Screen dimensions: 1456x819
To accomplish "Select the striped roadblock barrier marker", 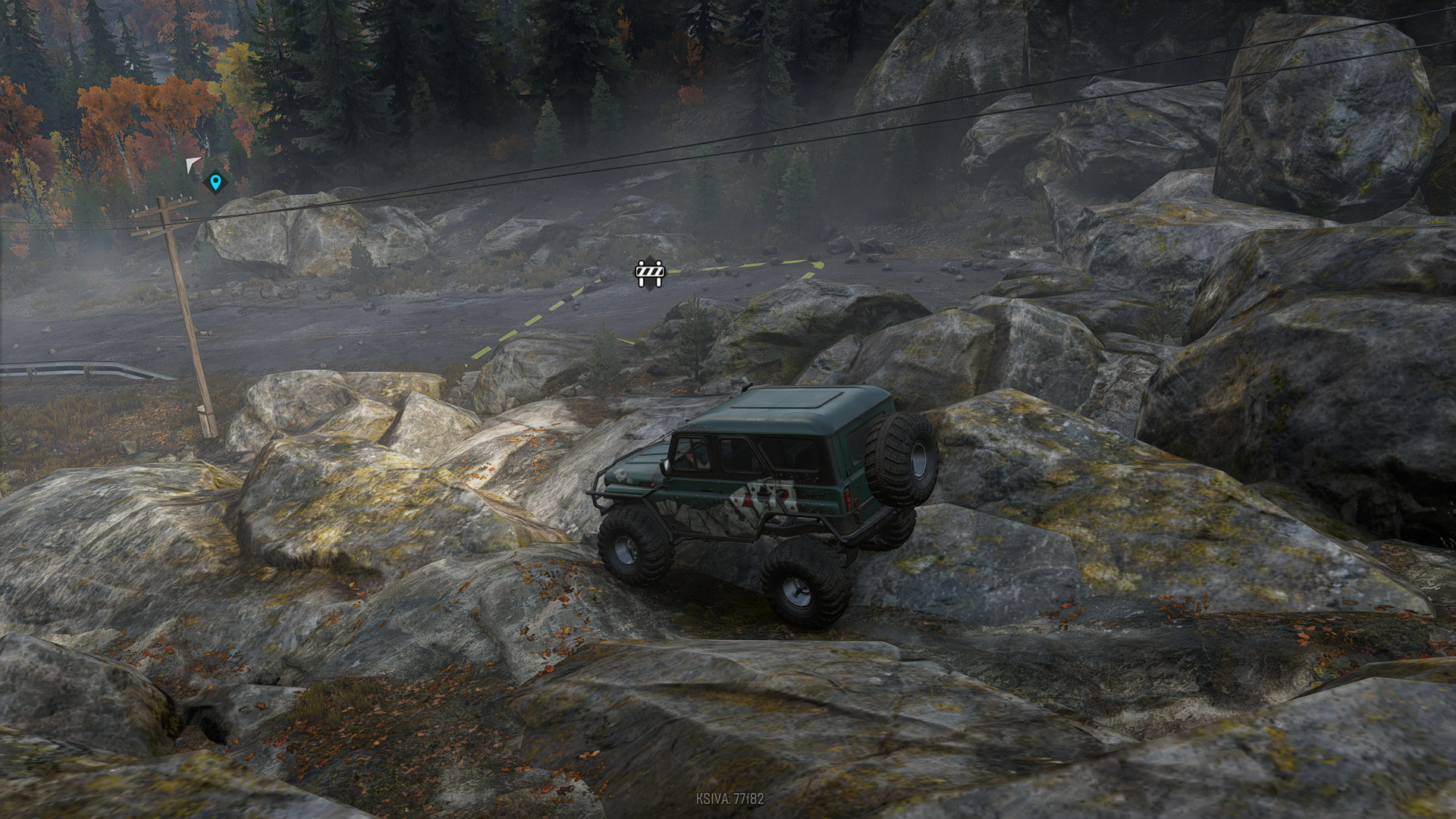I will pos(649,272).
